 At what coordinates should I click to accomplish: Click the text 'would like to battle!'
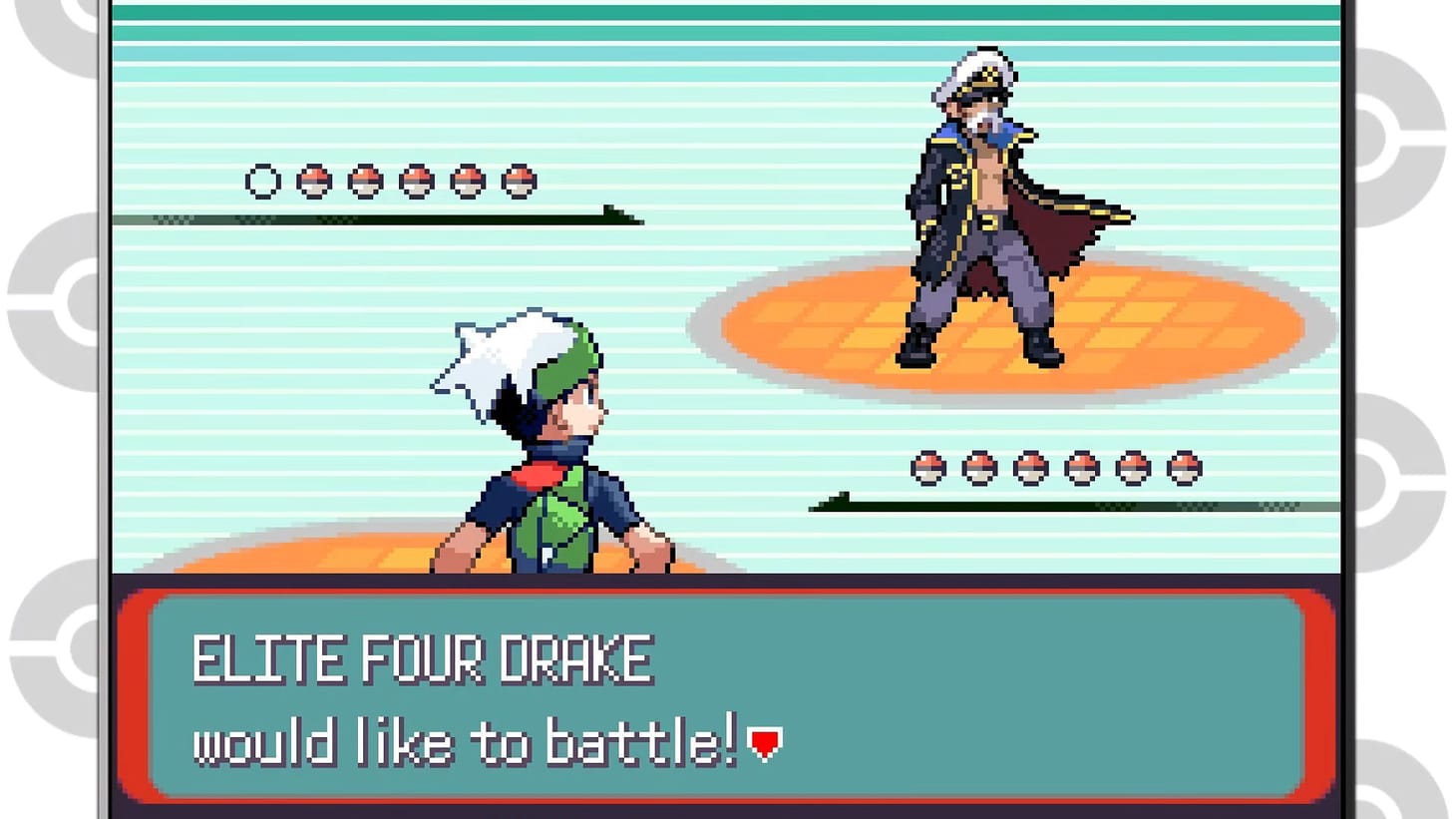(x=469, y=741)
